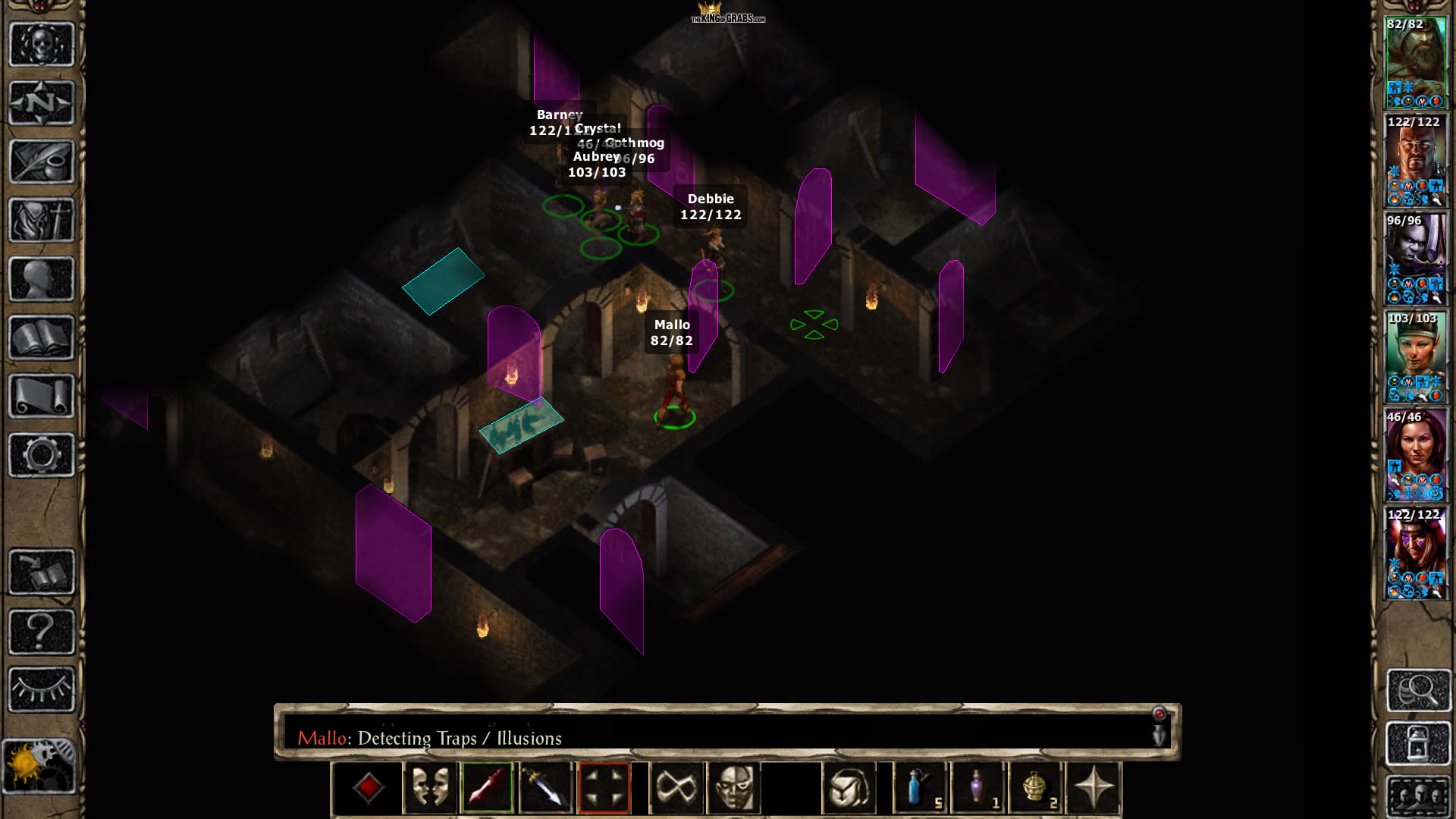Open the mage spellbook
Screen dimensions: 1456x819
coord(41,337)
